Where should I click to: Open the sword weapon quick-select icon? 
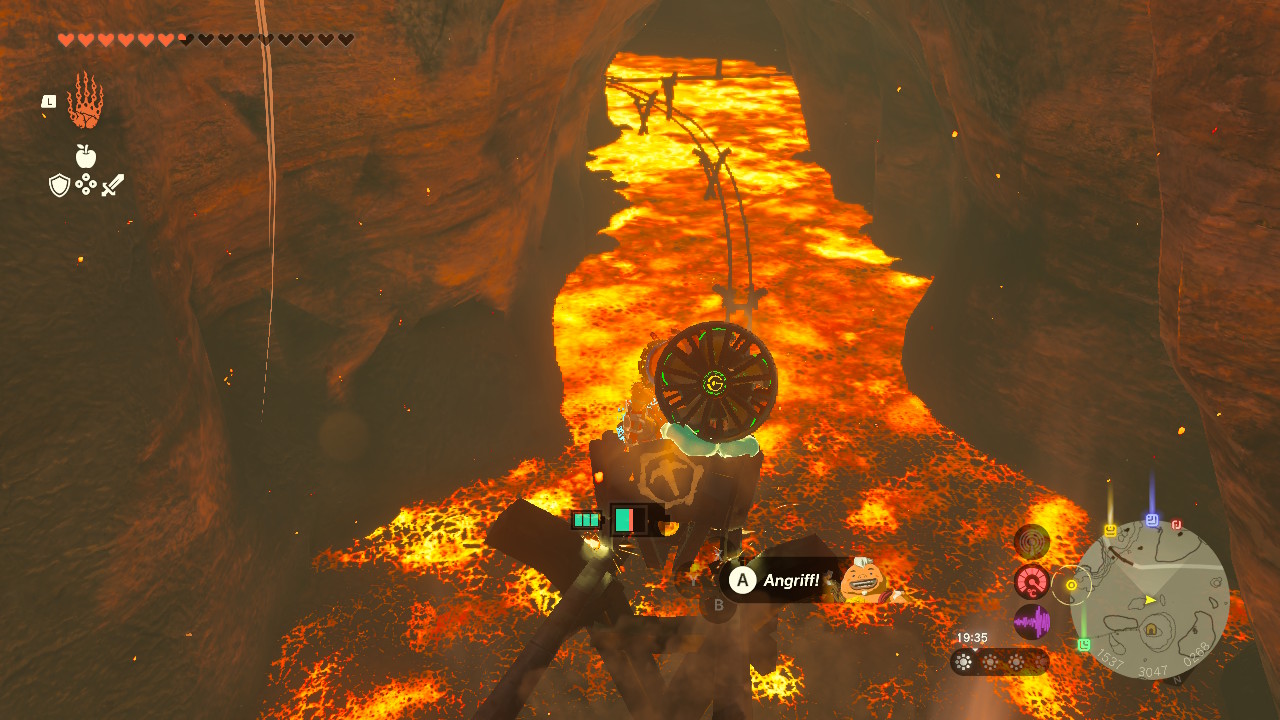coord(112,185)
